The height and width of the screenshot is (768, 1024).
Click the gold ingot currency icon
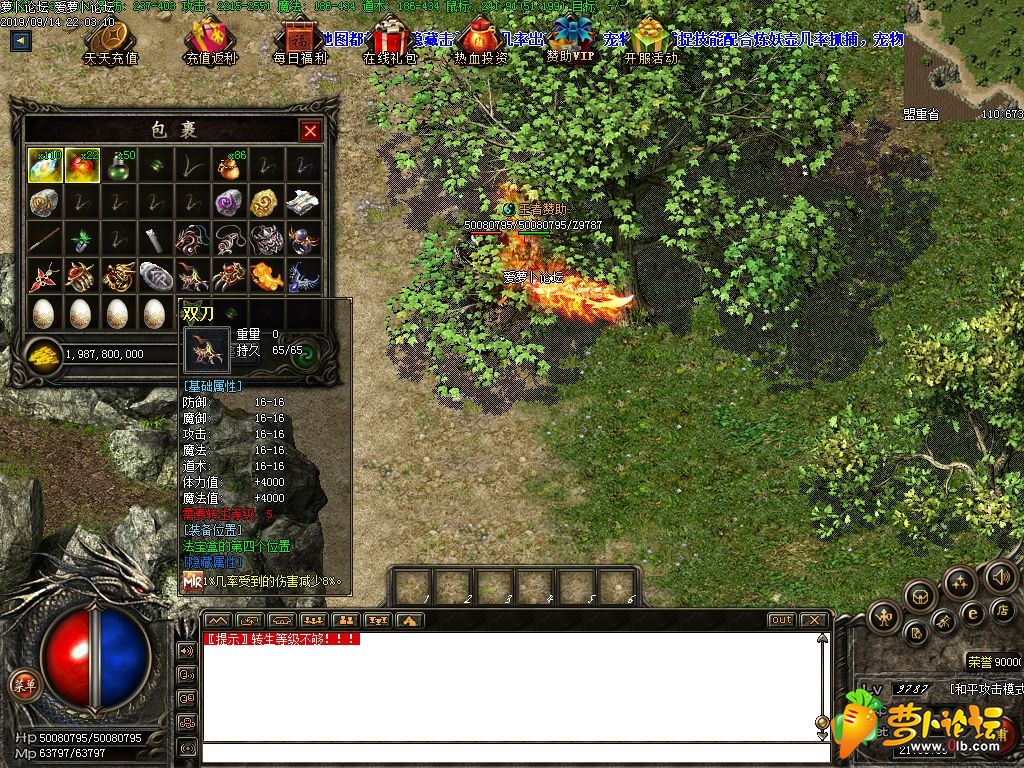tap(43, 353)
